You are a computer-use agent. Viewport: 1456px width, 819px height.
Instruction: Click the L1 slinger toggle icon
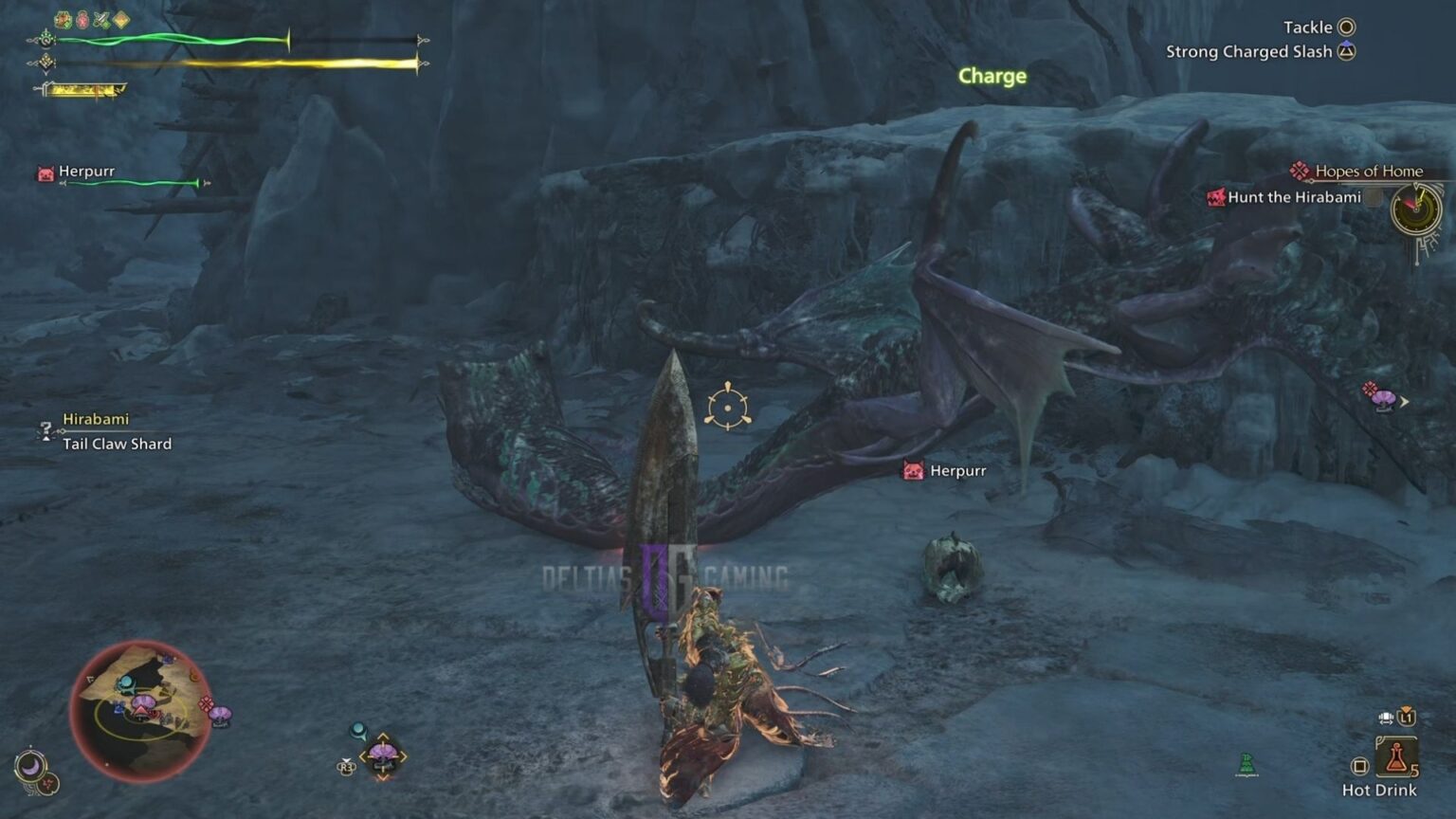coord(1406,718)
